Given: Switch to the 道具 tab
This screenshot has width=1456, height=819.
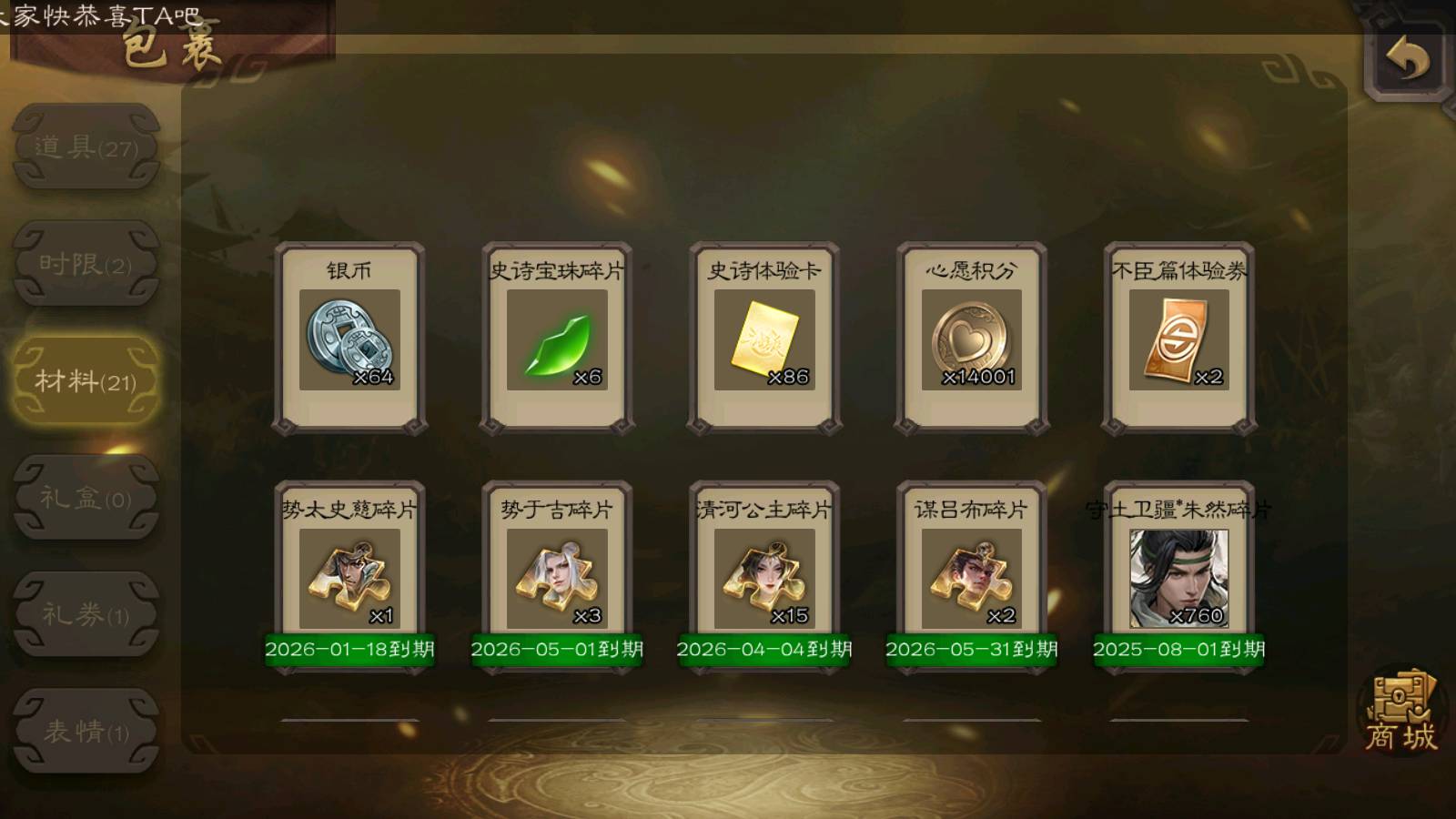Looking at the screenshot, I should [86, 147].
